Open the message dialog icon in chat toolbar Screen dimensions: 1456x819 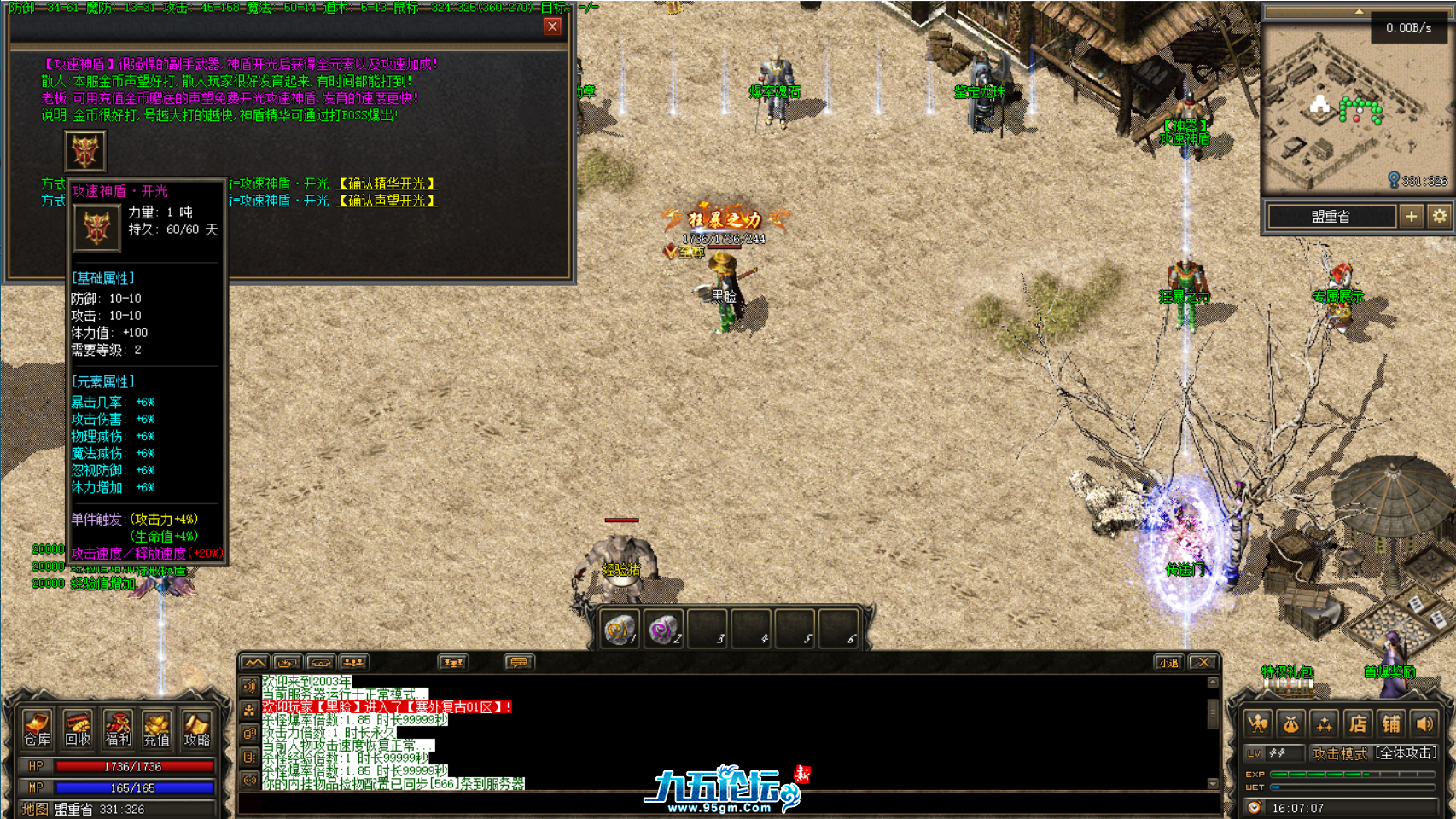tap(521, 662)
